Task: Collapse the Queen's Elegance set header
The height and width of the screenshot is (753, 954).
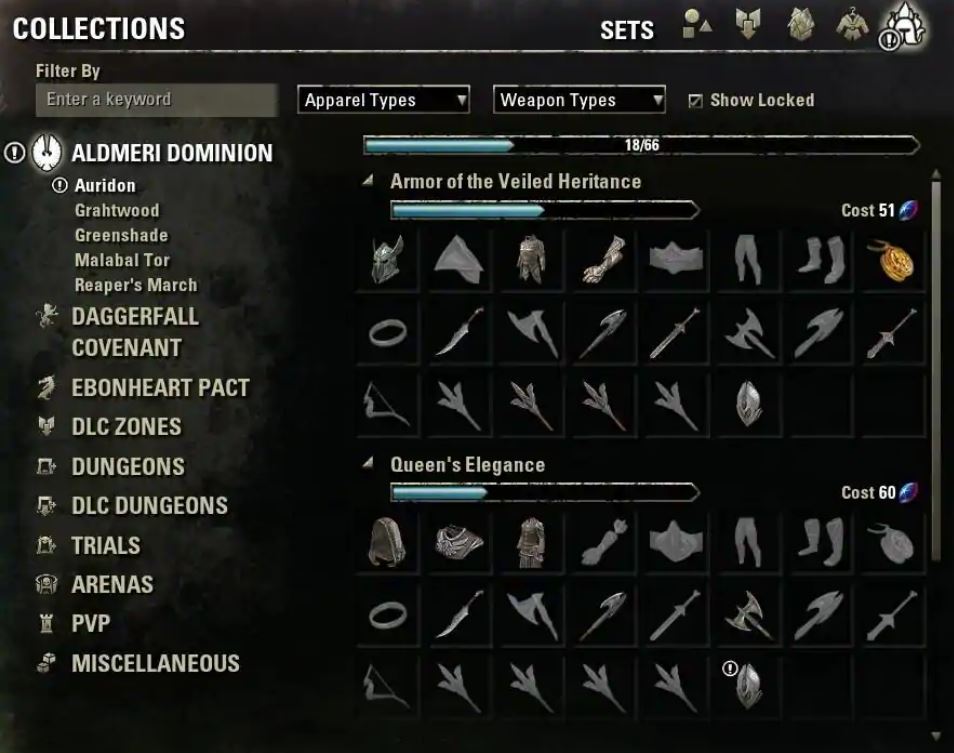Action: (x=368, y=465)
